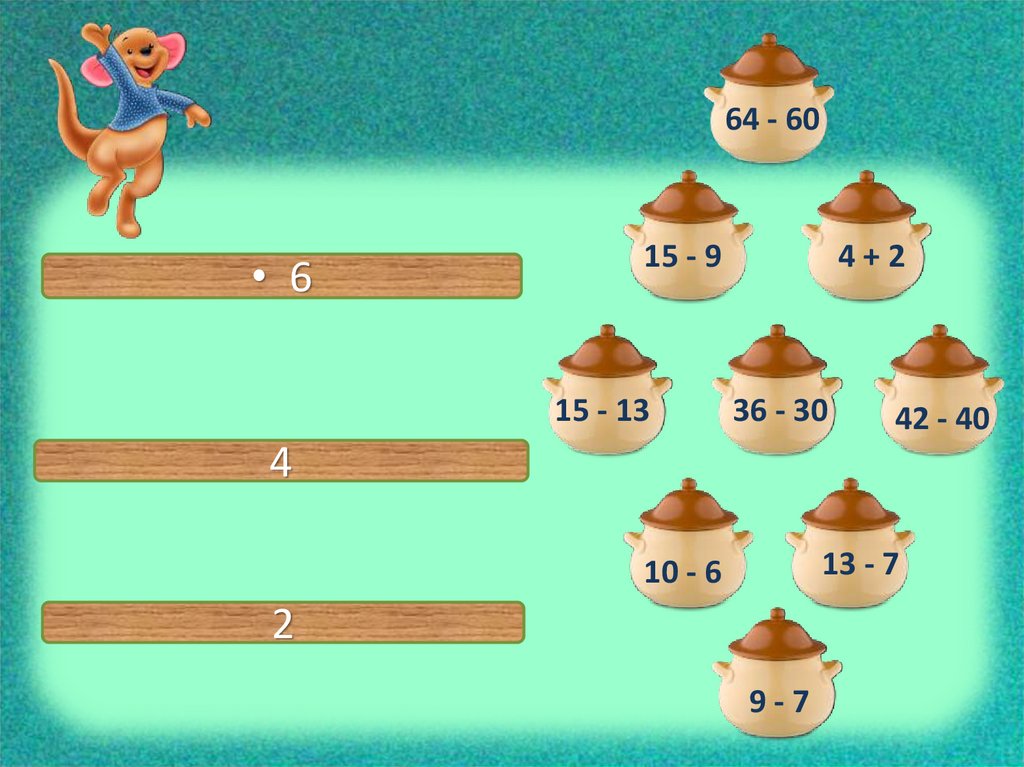Click the wooden shelf numbered 4
Screen dimensions: 1024x767
(x=281, y=461)
